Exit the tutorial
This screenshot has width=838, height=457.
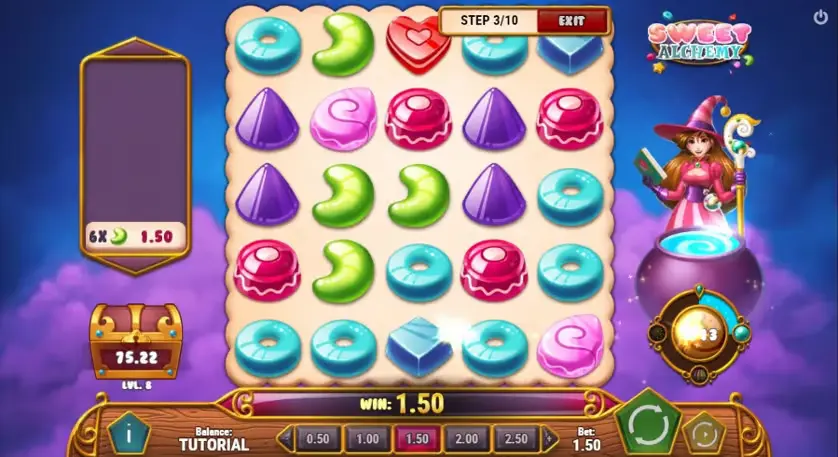click(x=572, y=20)
